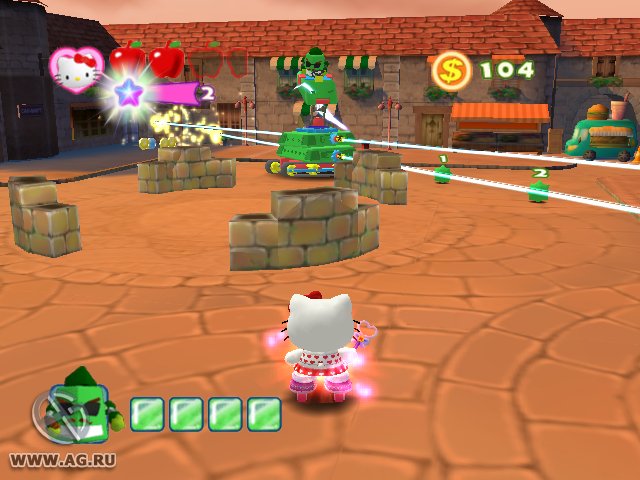Select the purple star power icon

tap(128, 95)
